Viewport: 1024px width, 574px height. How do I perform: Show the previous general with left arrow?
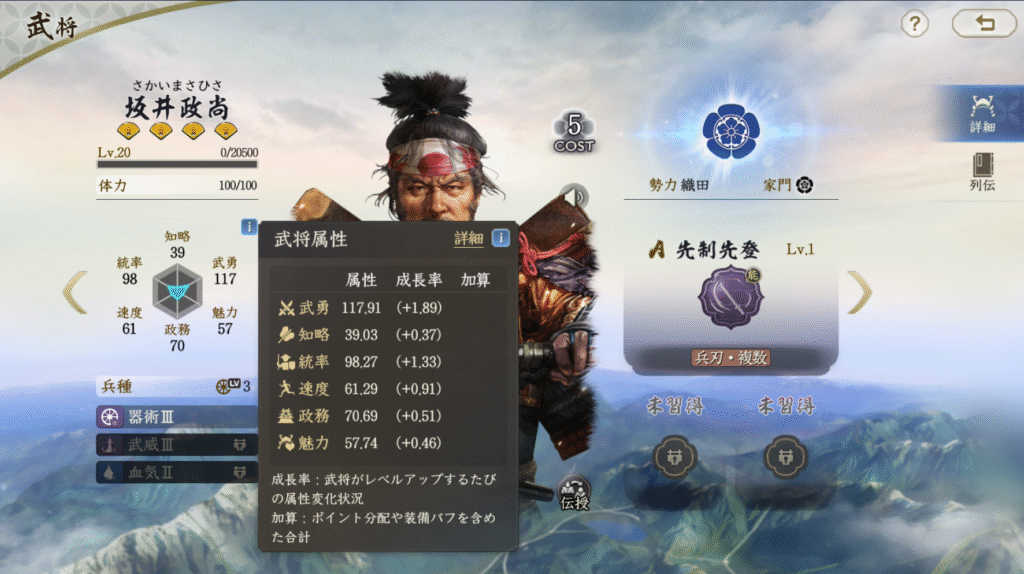[75, 292]
